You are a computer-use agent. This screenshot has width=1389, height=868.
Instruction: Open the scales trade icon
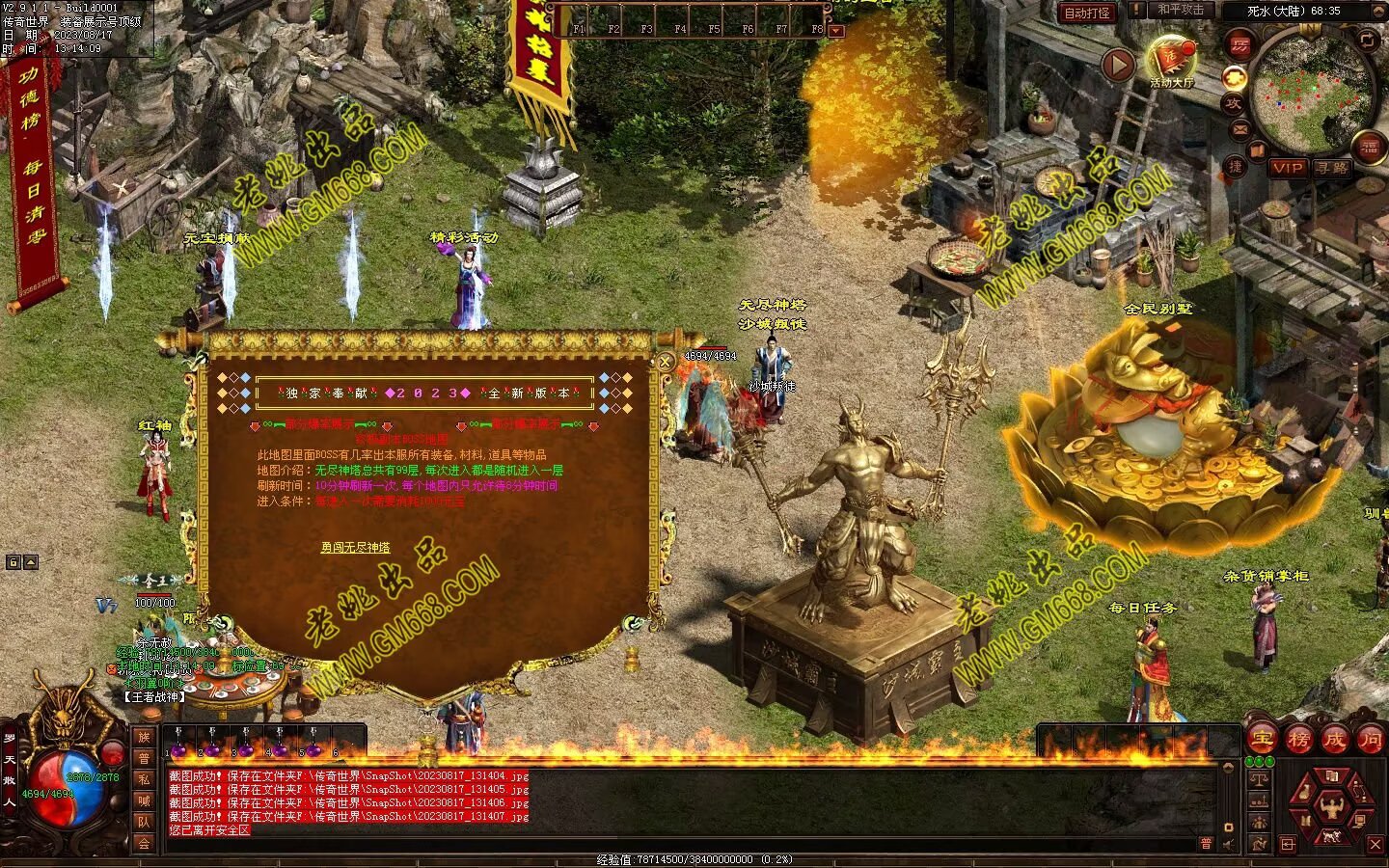(1259, 777)
